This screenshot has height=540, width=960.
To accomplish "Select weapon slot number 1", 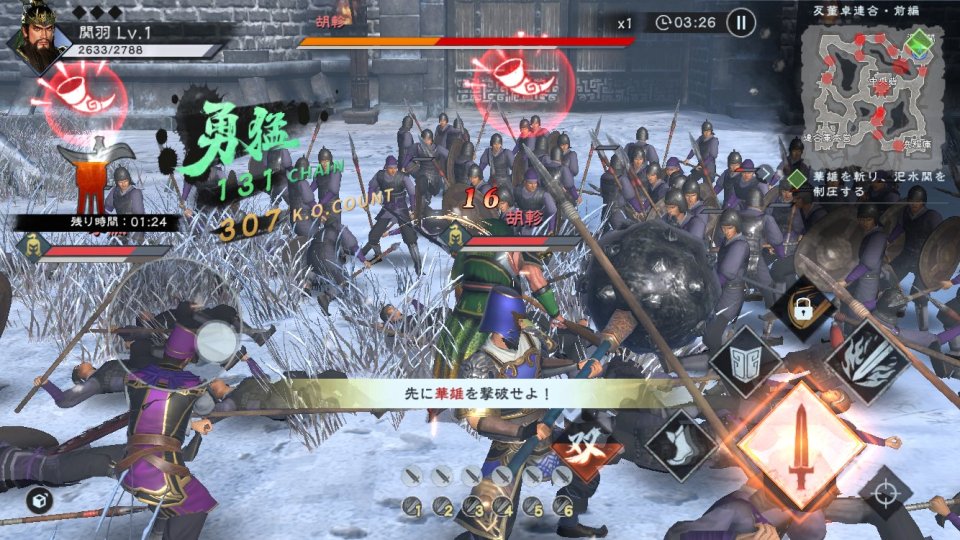I will coord(414,507).
